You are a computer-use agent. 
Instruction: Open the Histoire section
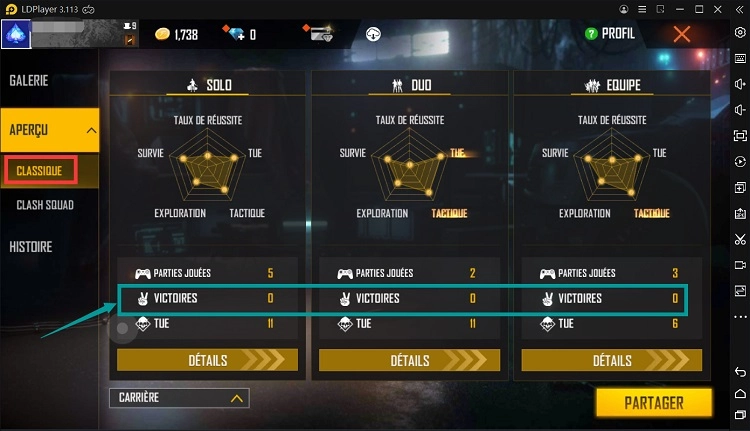(31, 246)
